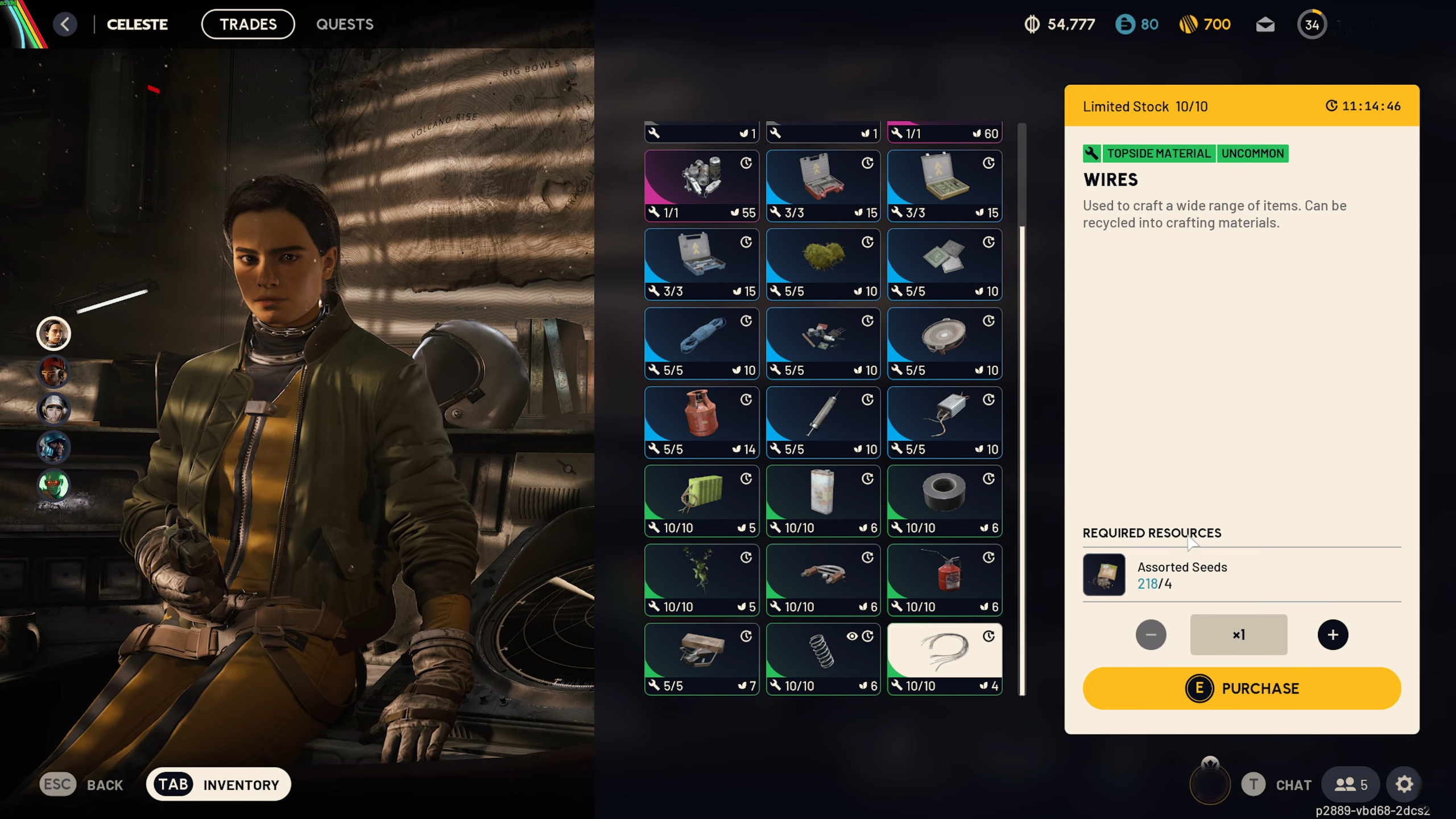Open the Inventory
1456x819 pixels.
pos(218,785)
